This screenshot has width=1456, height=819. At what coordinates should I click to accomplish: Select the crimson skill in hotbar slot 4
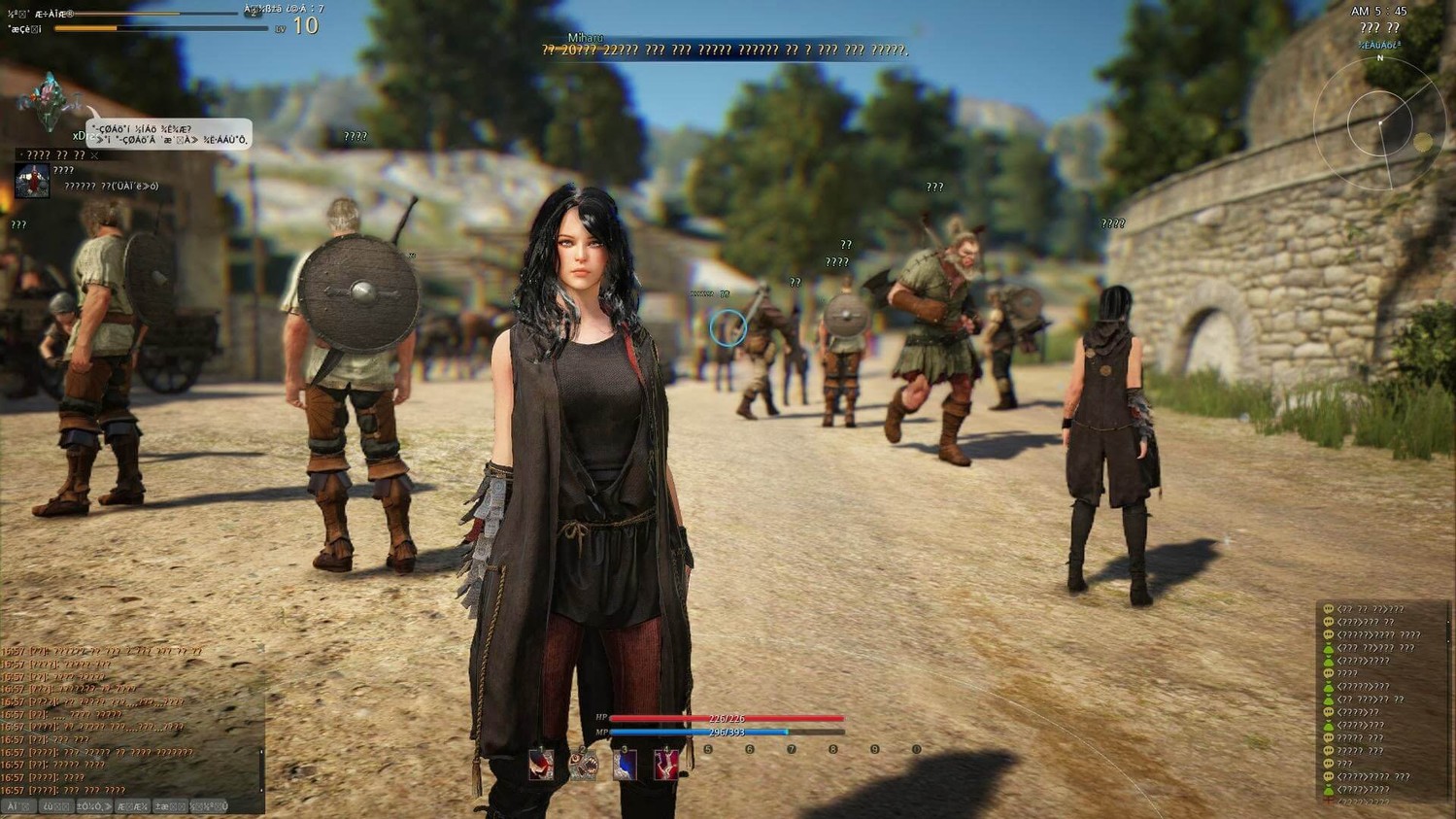coord(666,765)
